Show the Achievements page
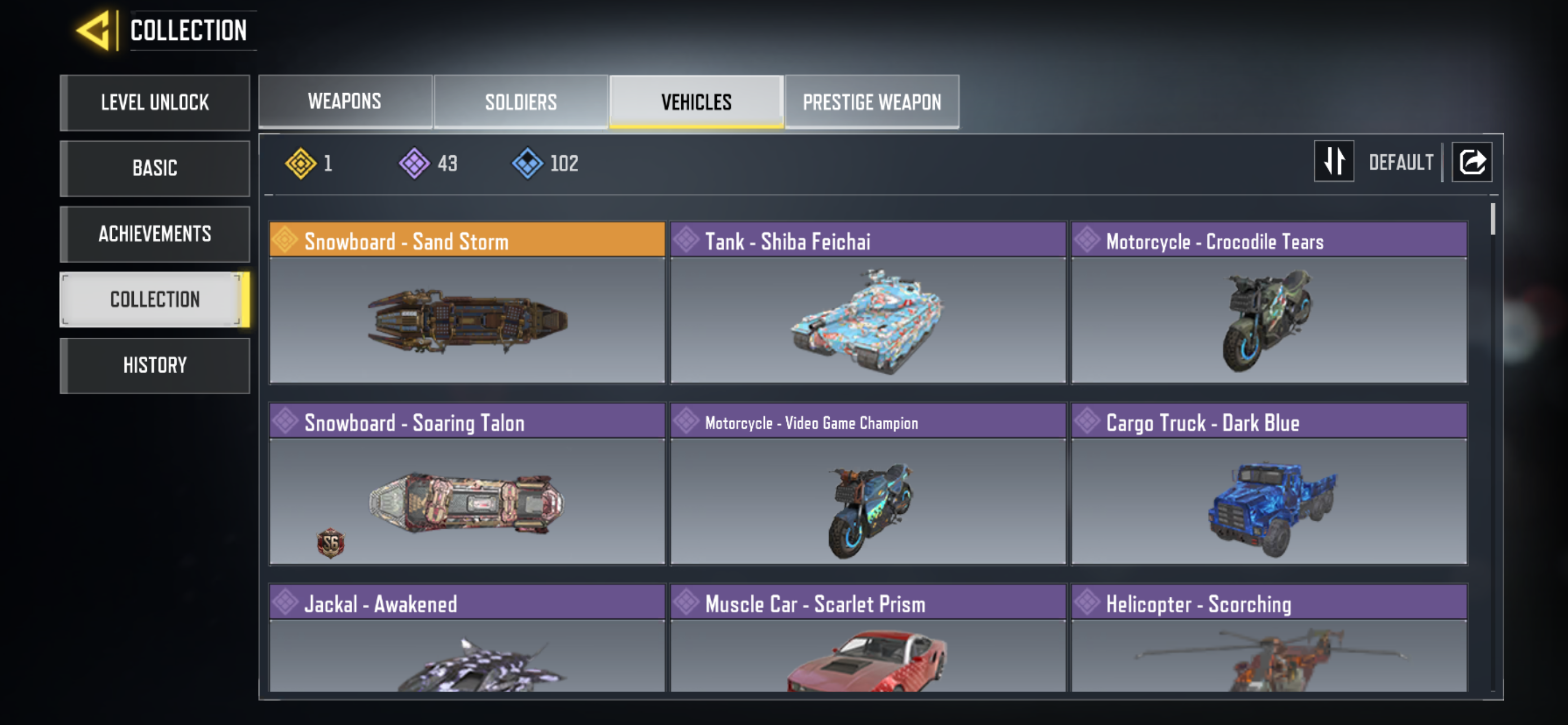The image size is (1568, 725). (x=155, y=234)
